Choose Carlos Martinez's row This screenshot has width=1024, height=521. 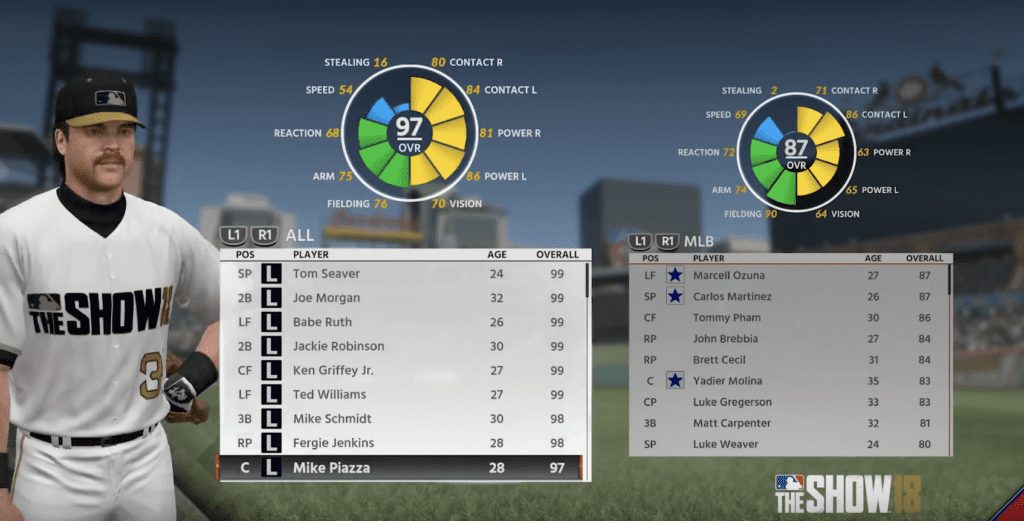[x=790, y=296]
